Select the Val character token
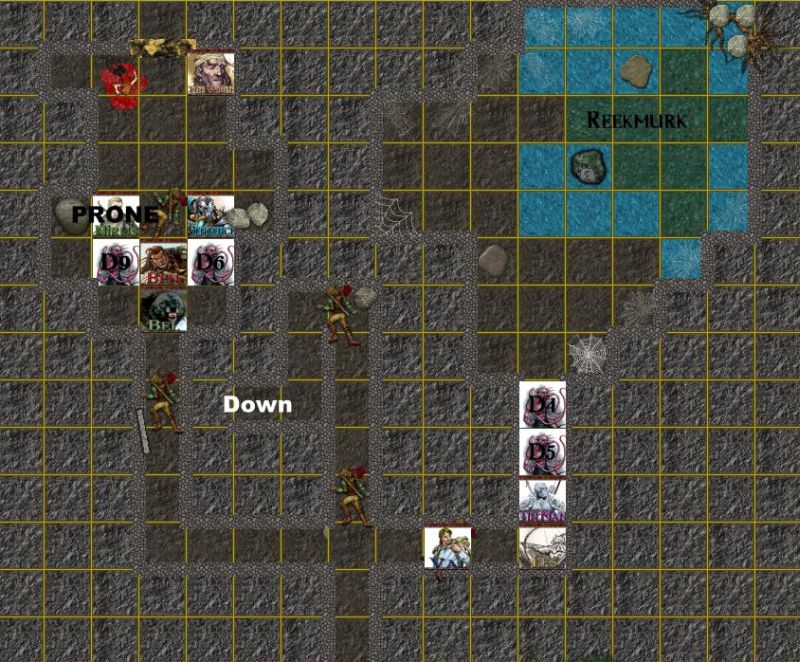Screen dimensions: 800x662 click(447, 547)
